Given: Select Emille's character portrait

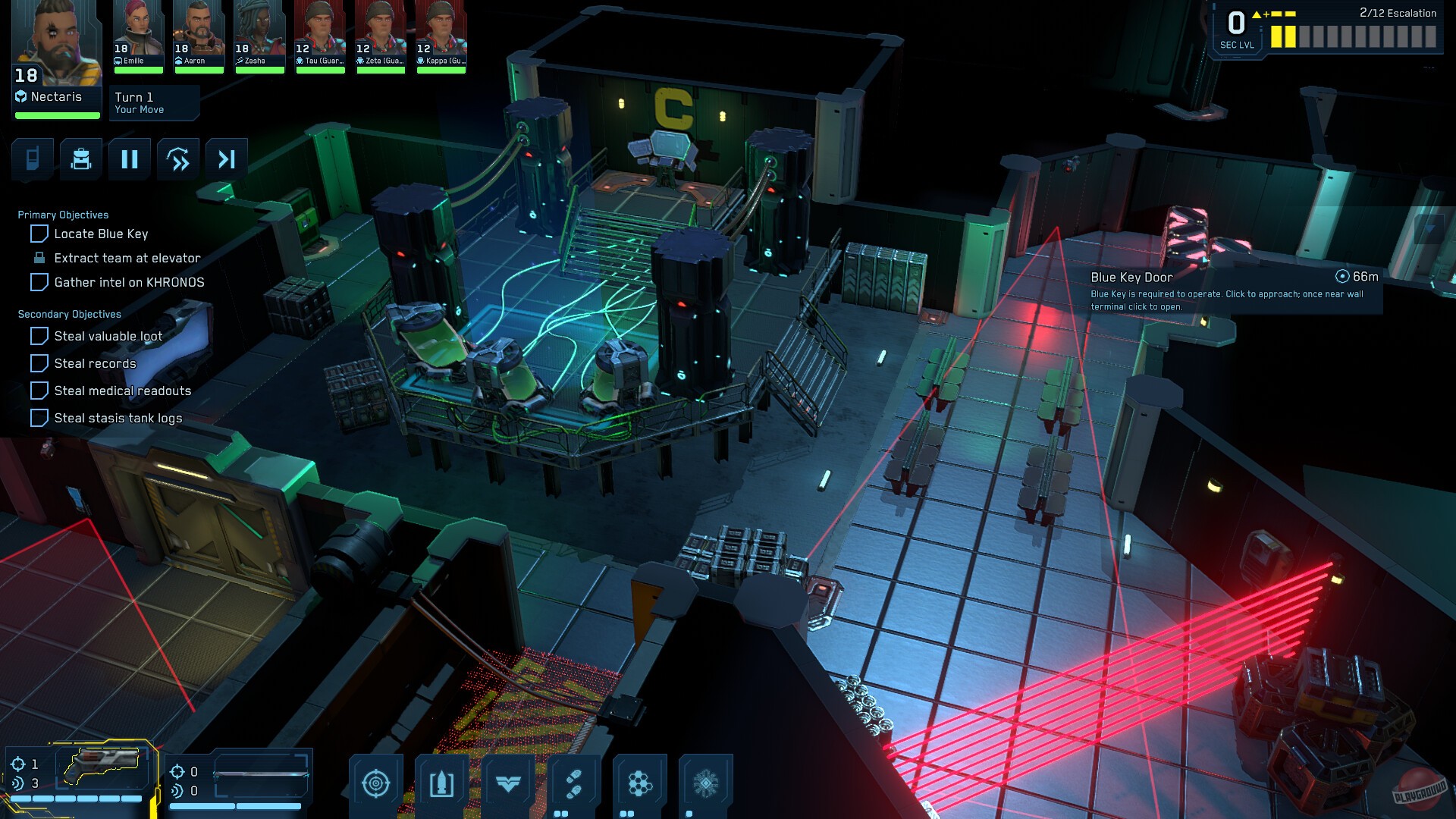Looking at the screenshot, I should (137, 34).
